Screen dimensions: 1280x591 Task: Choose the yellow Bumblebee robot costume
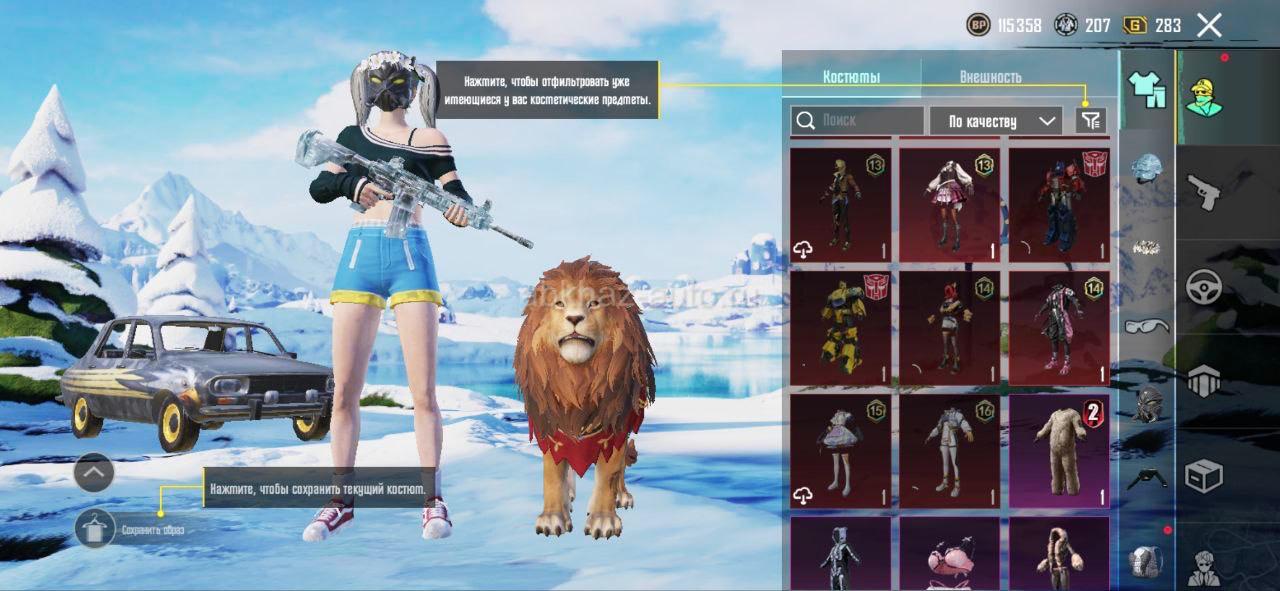(x=841, y=328)
